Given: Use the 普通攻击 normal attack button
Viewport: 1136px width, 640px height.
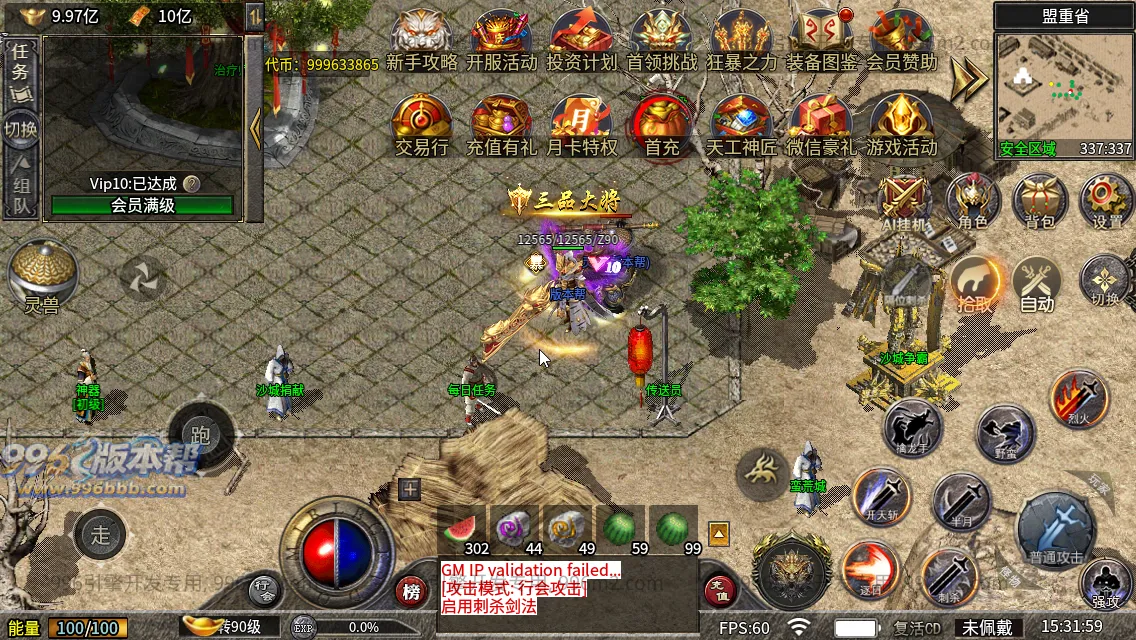Looking at the screenshot, I should click(1056, 529).
